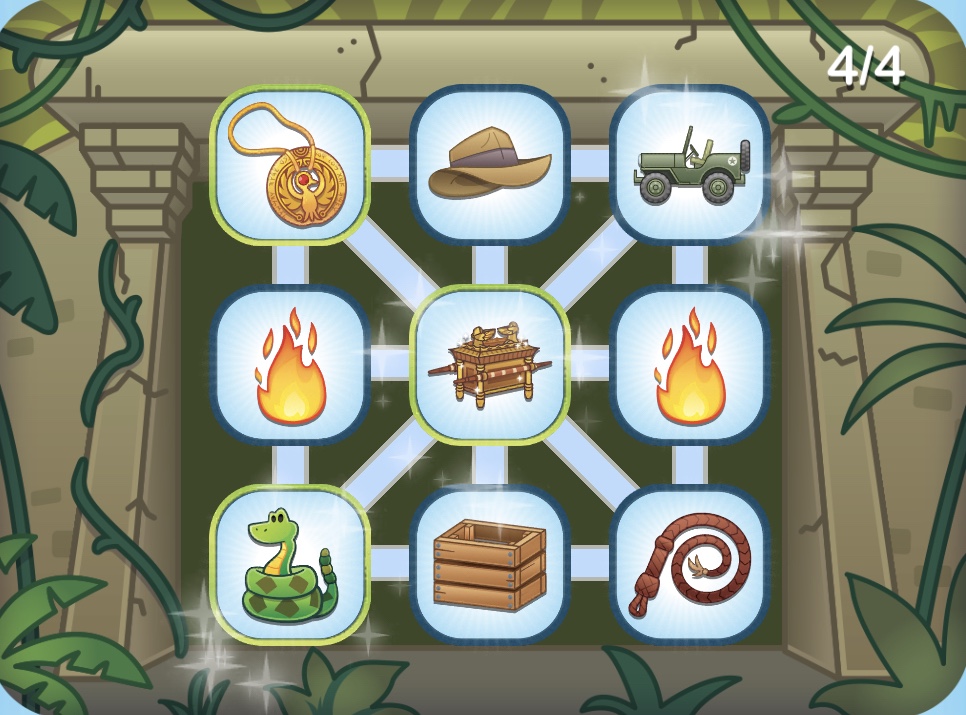Choose the brown fedora hat tile
This screenshot has width=966, height=715.
click(490, 165)
